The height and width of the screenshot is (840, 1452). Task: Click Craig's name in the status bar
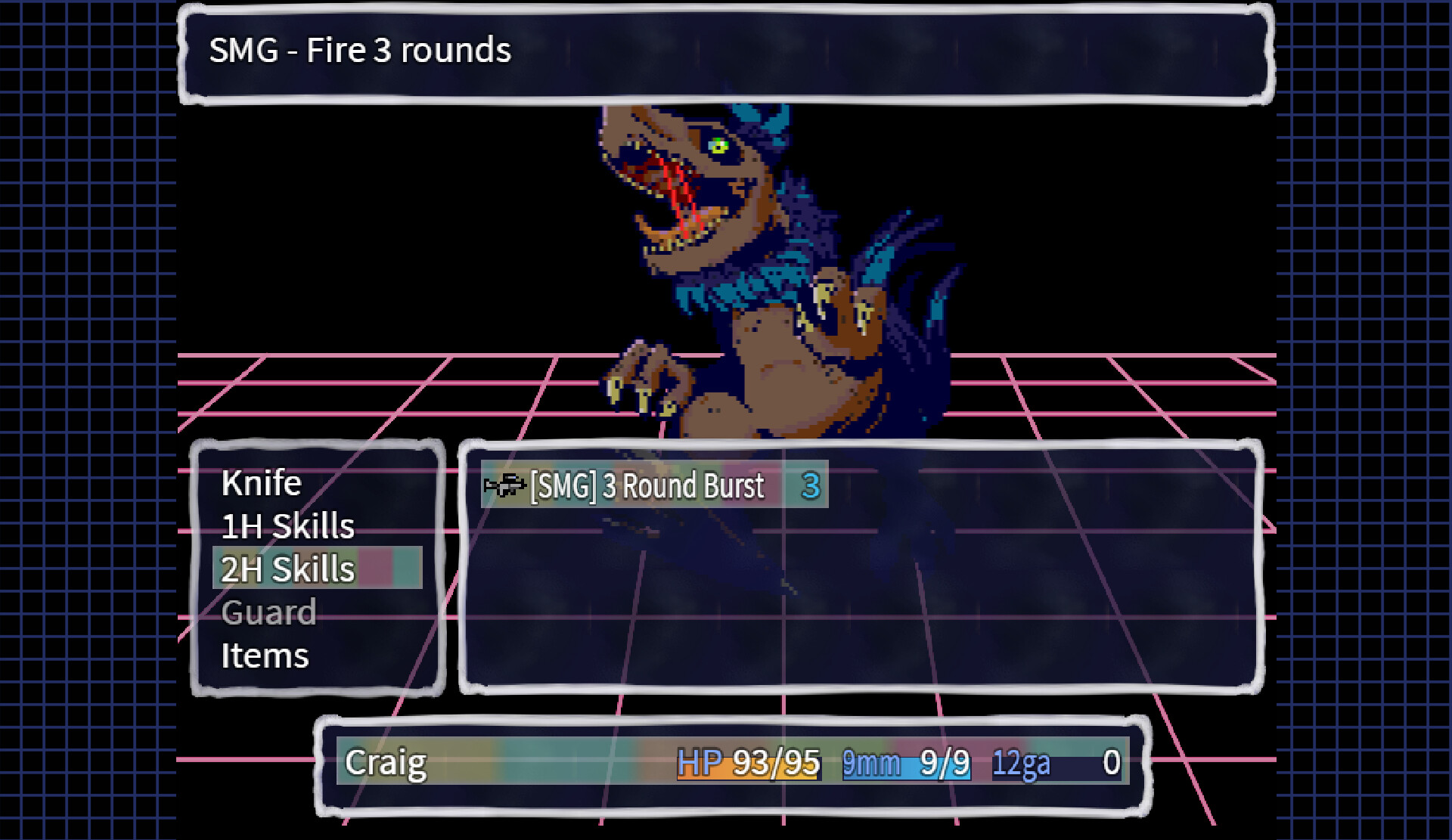coord(386,764)
